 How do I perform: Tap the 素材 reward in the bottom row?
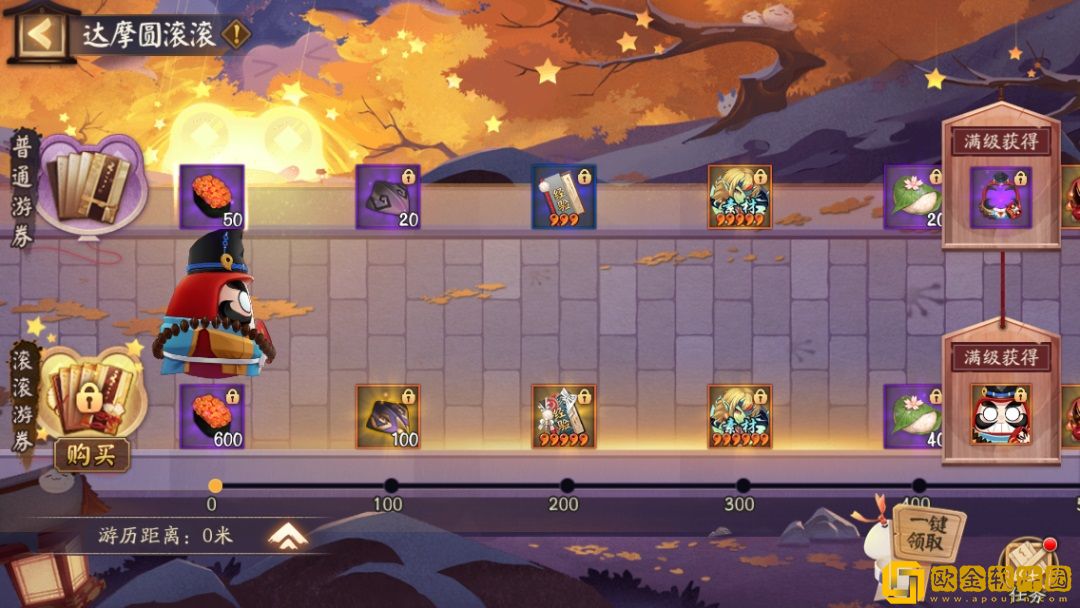coord(740,416)
